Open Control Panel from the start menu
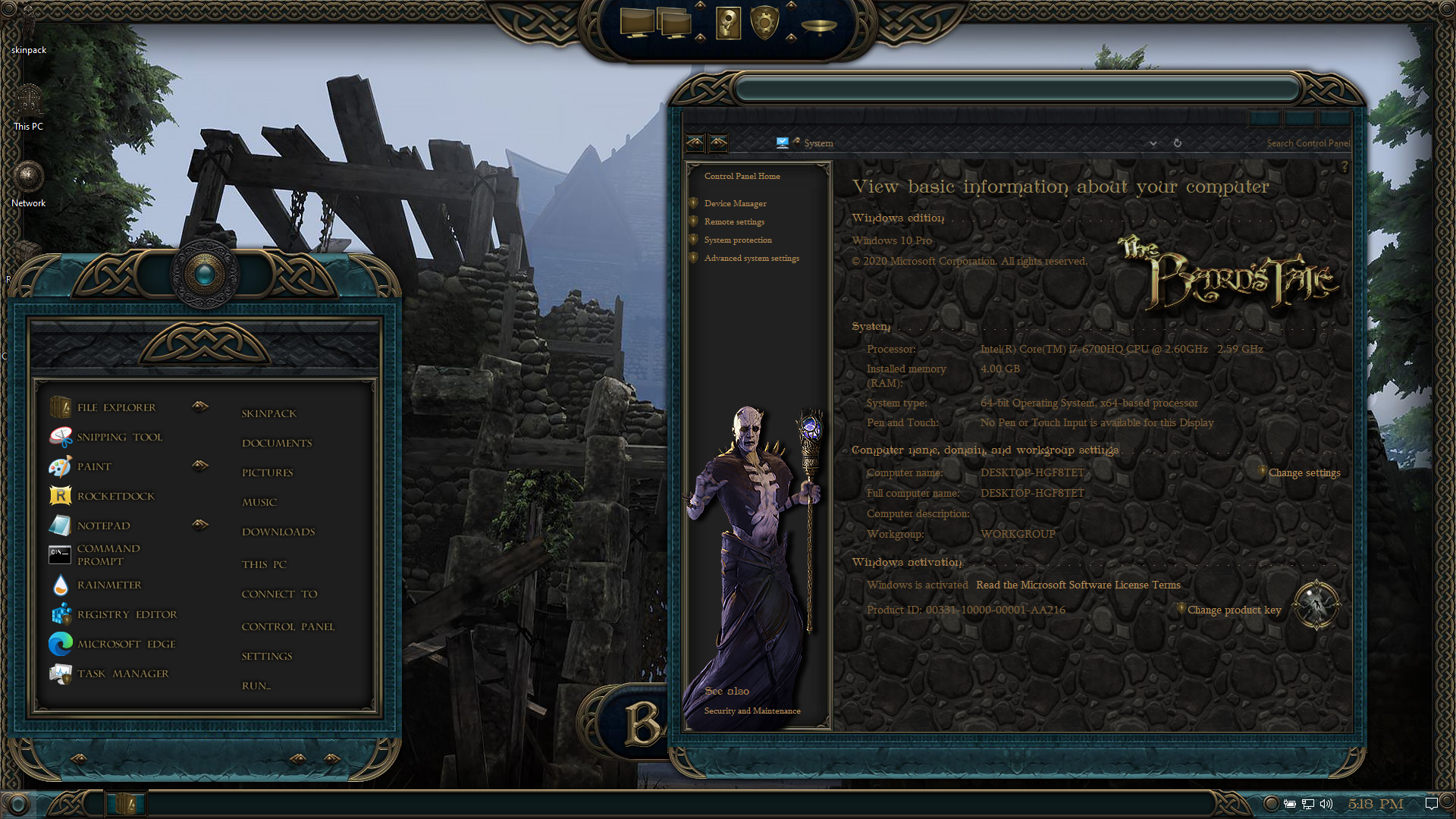The width and height of the screenshot is (1456, 819). pyautogui.click(x=287, y=626)
